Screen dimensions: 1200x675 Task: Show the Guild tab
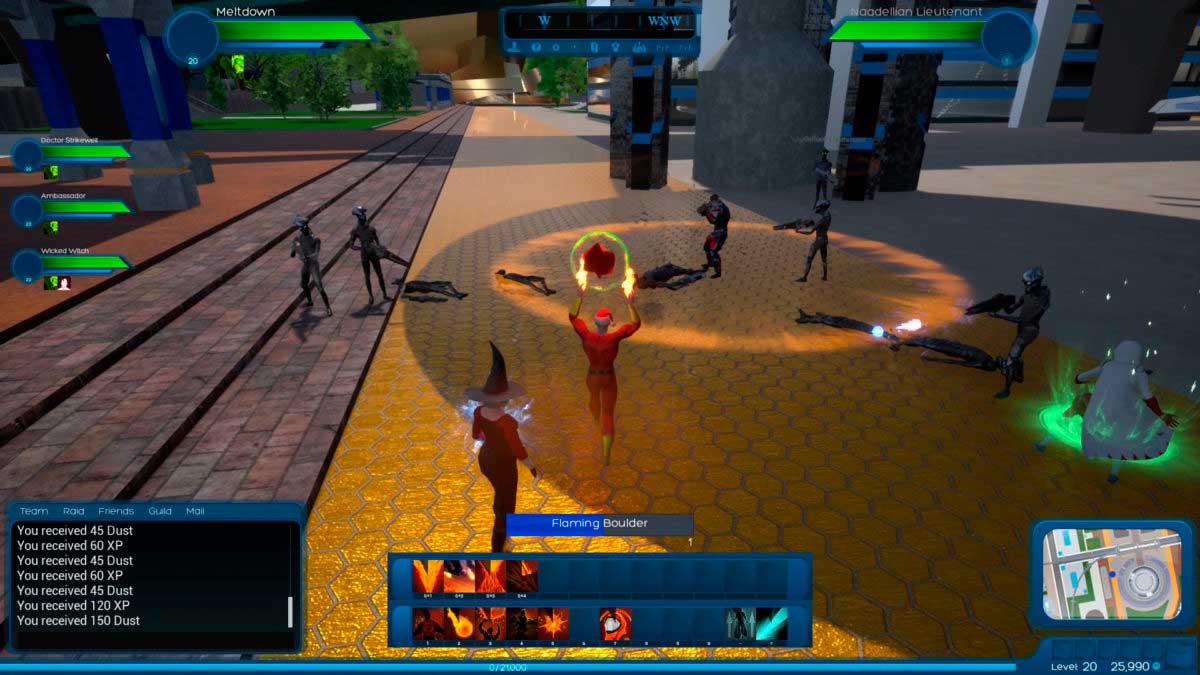pos(160,511)
